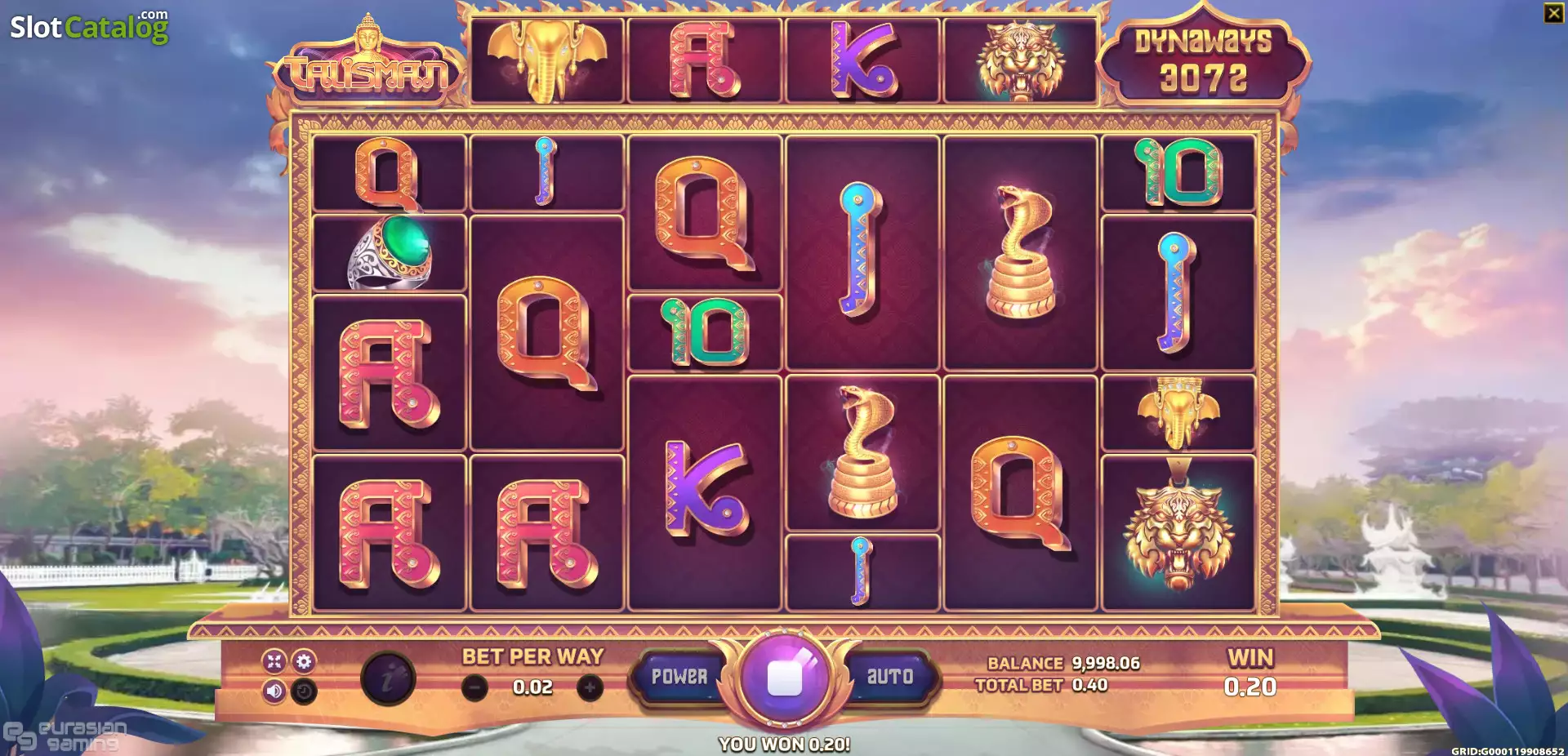Increase the bet per way amount
This screenshot has height=756, width=1568.
point(591,686)
